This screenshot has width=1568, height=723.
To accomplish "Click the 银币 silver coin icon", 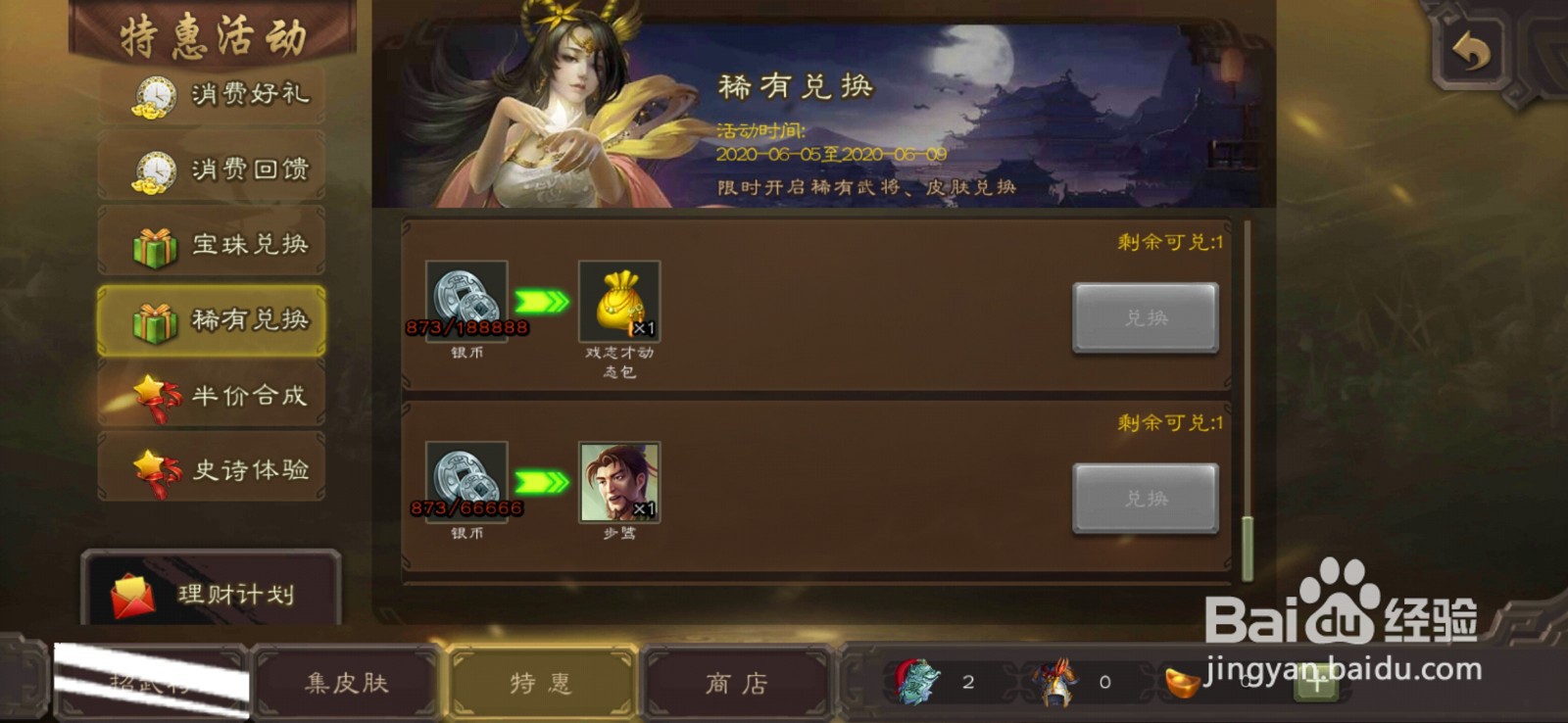I will [x=466, y=299].
